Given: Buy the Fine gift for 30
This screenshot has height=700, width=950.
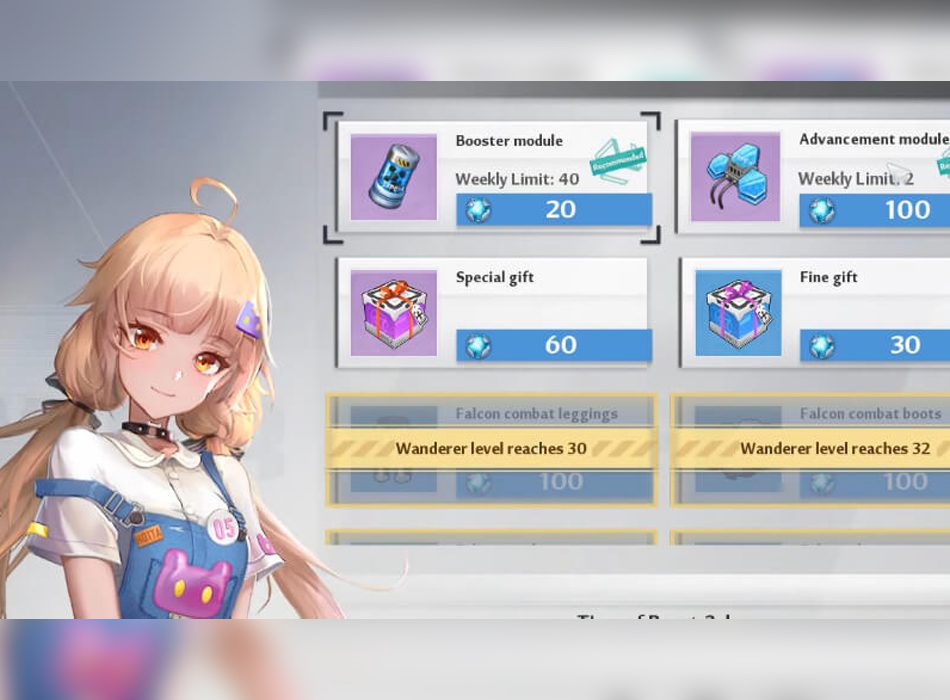Looking at the screenshot, I should click(877, 345).
